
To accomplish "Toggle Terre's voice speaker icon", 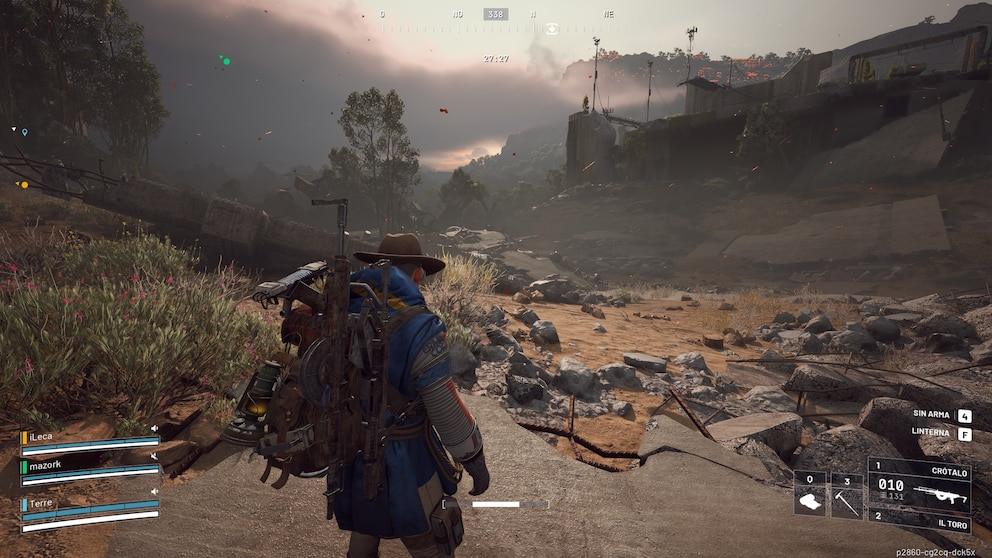I will 155,492.
